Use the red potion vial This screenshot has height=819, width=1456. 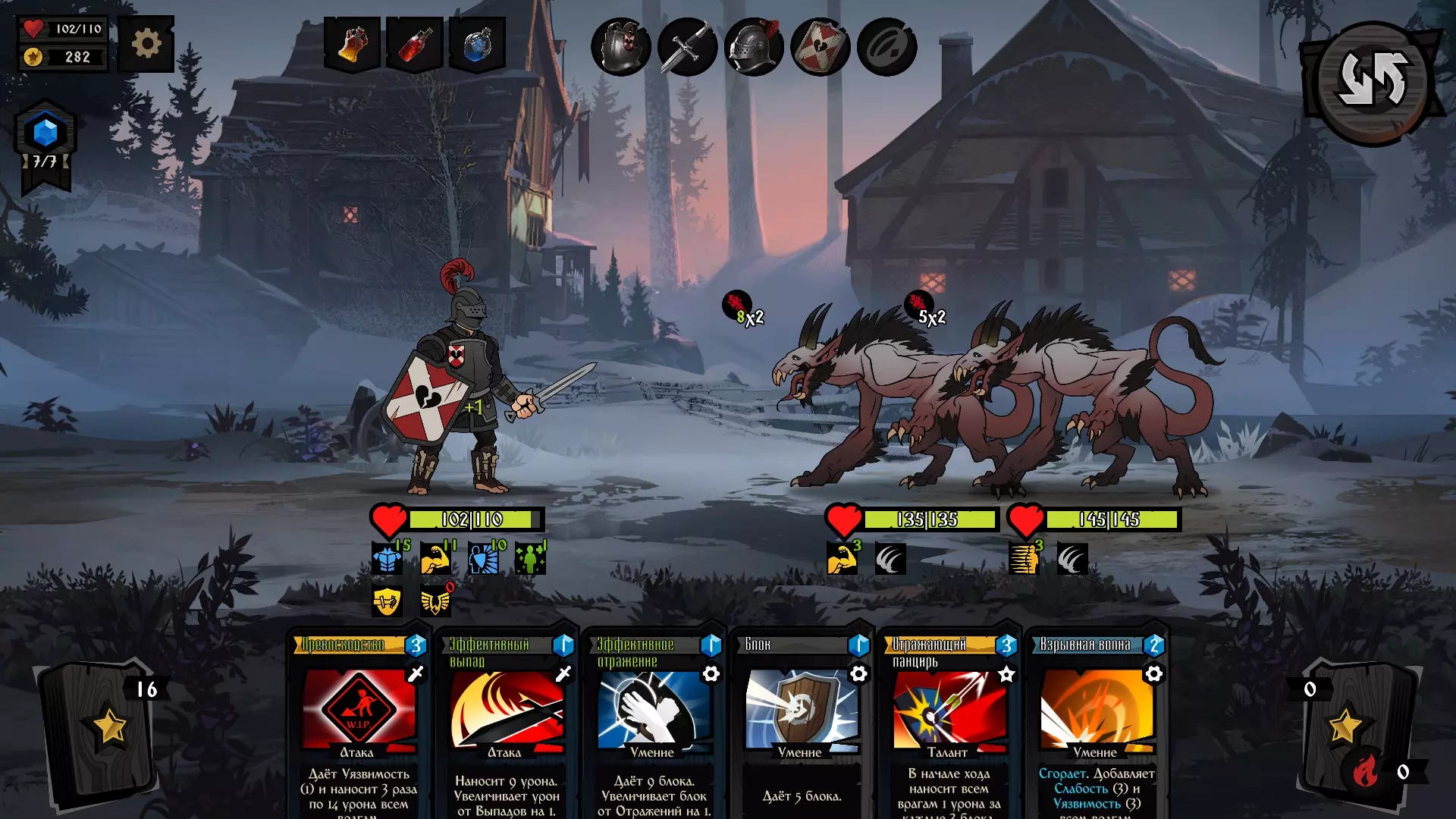tap(415, 45)
